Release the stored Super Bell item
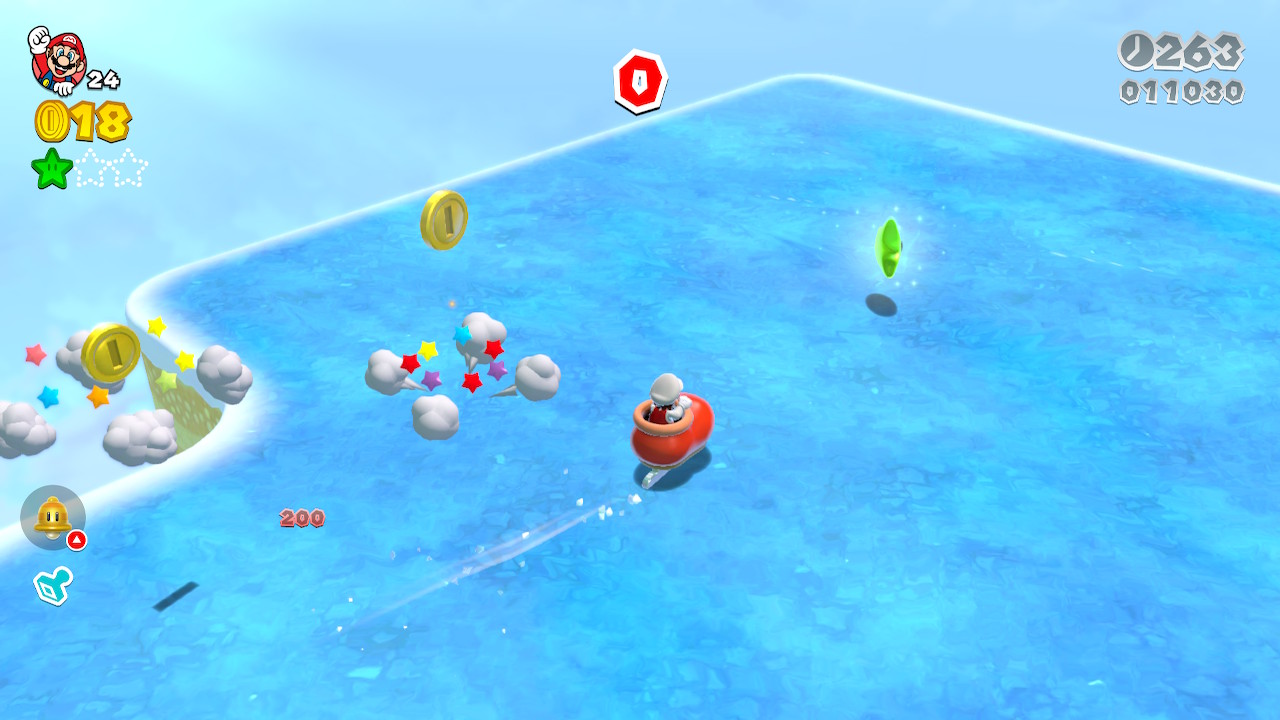Screen dimensions: 1280x720 pos(52,517)
